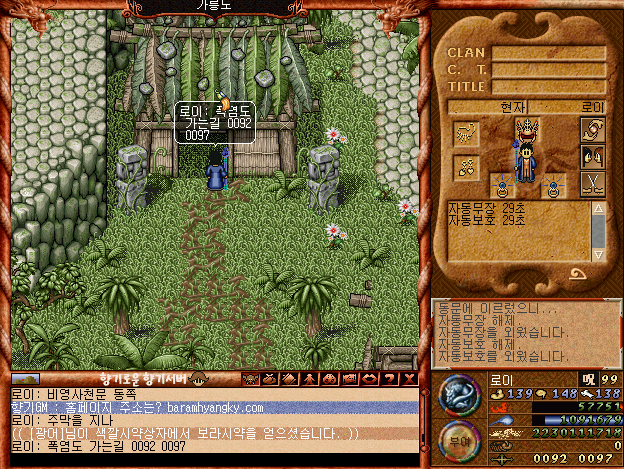
Task: Select the crown helmet equipment slot
Action: (527, 128)
